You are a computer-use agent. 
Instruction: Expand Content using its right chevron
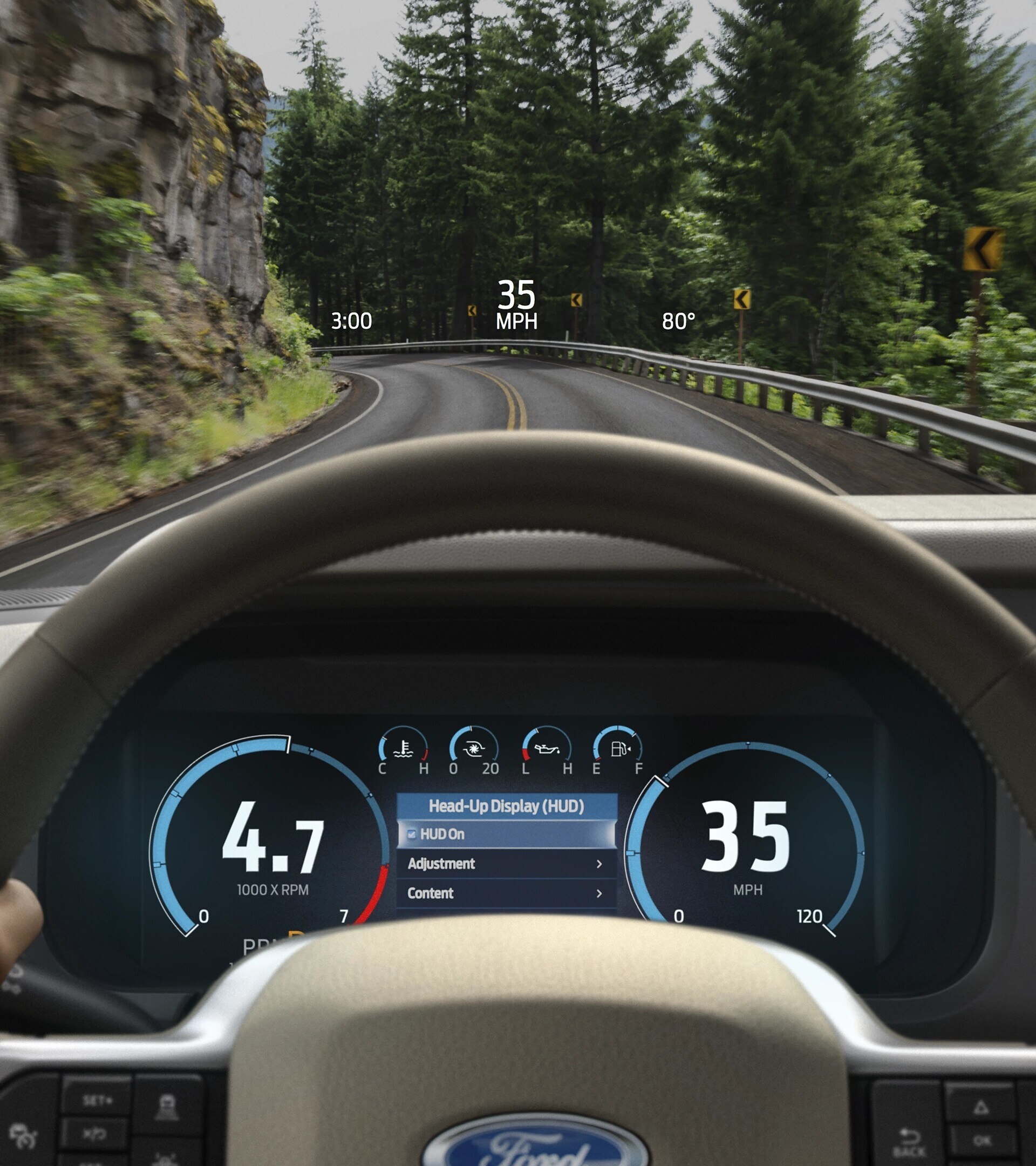click(x=599, y=893)
